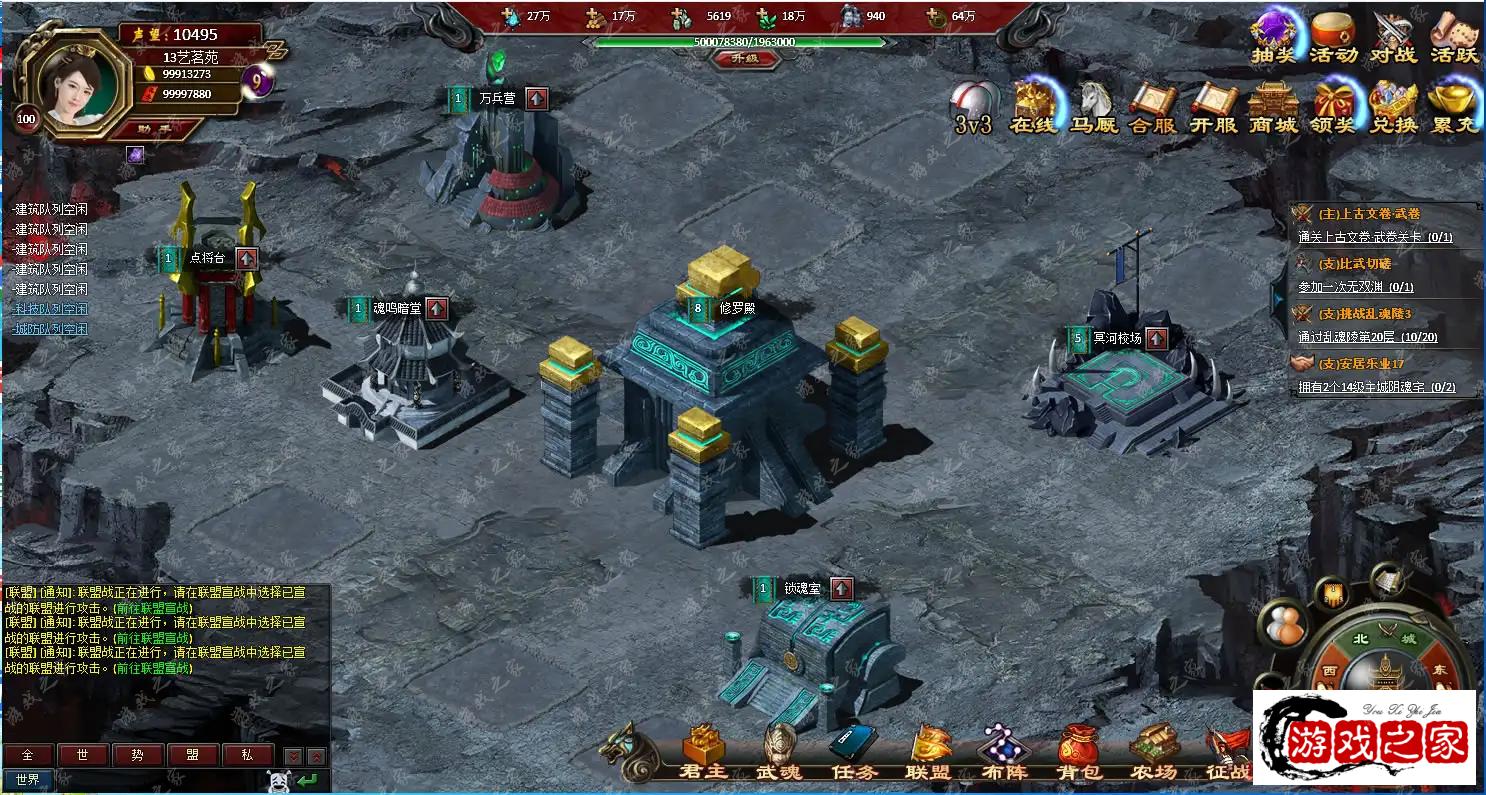Open the 3v3 helmet icon
This screenshot has width=1486, height=795.
coord(972,106)
